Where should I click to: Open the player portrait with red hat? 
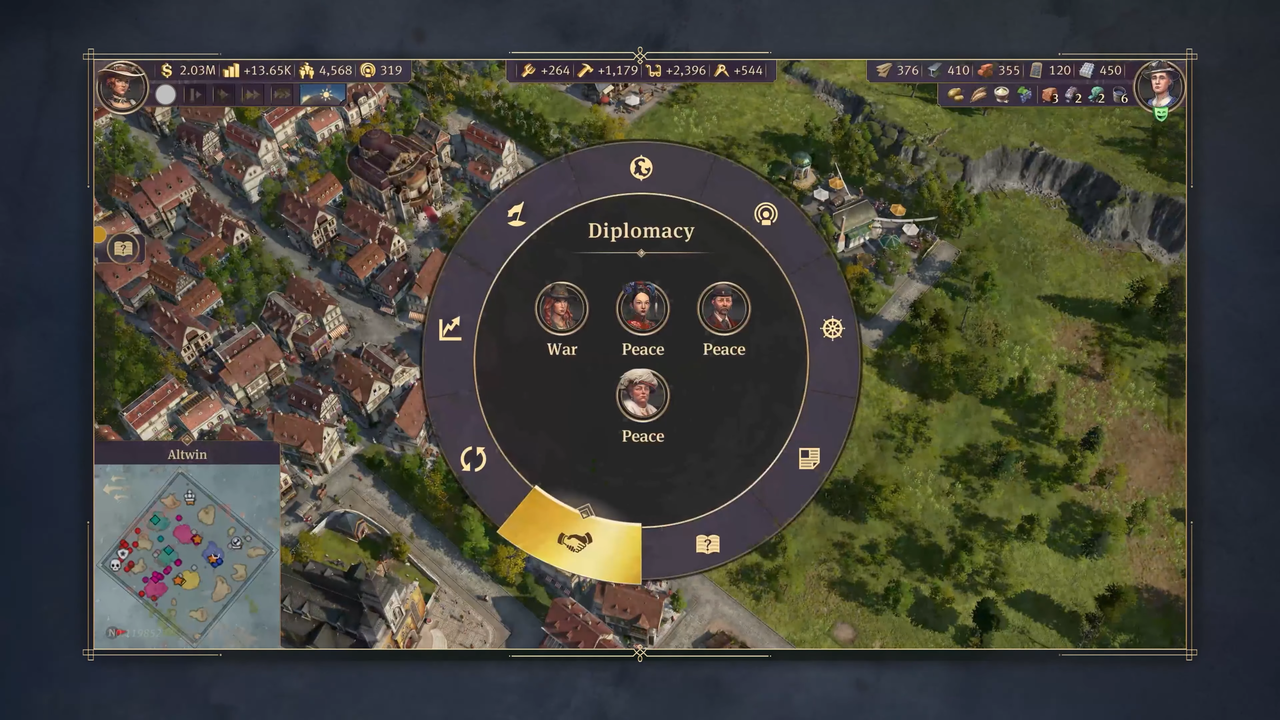[x=122, y=87]
